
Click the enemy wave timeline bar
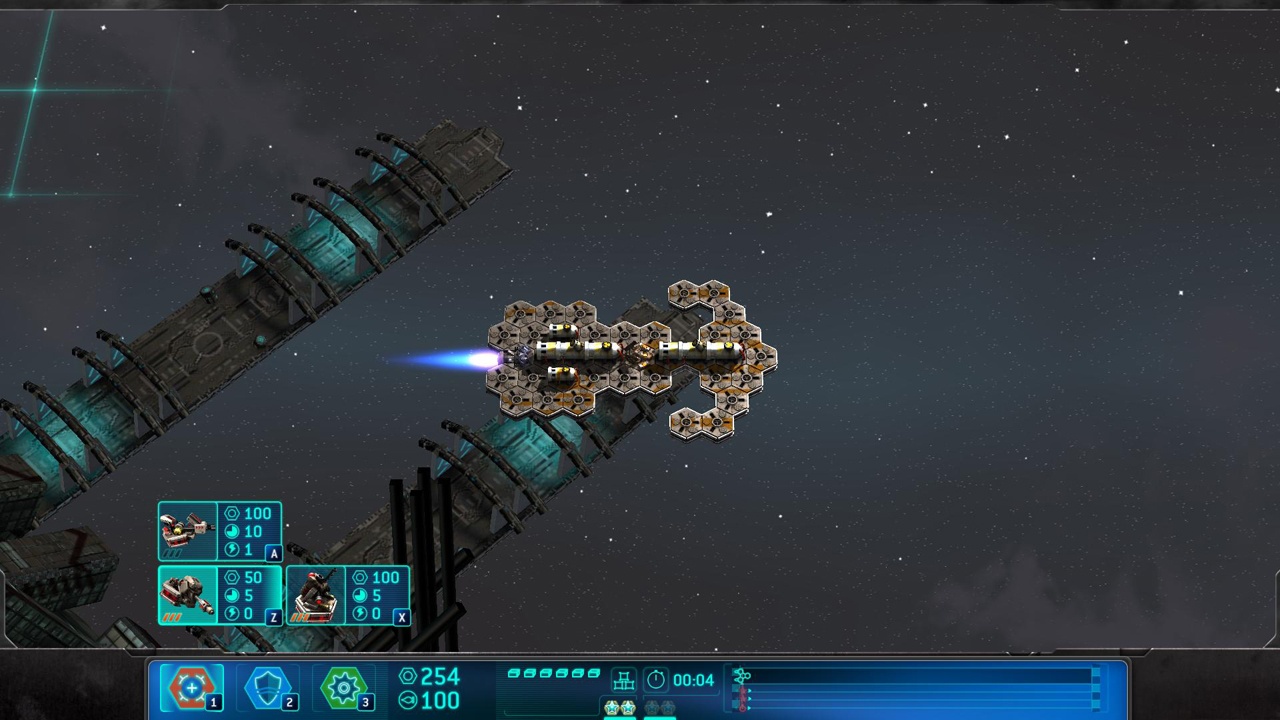[x=915, y=689]
